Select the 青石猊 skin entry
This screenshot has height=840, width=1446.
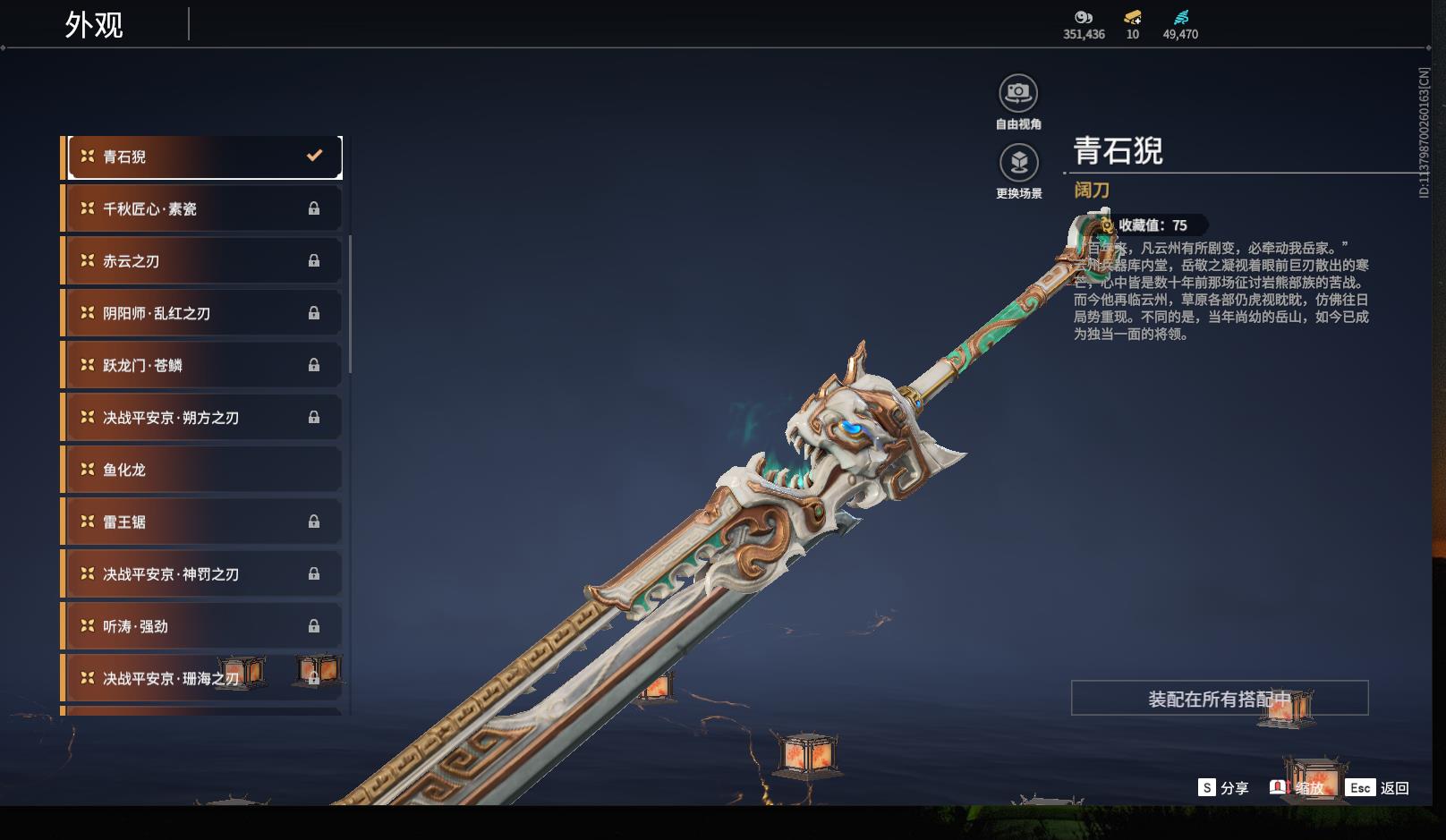(204, 157)
